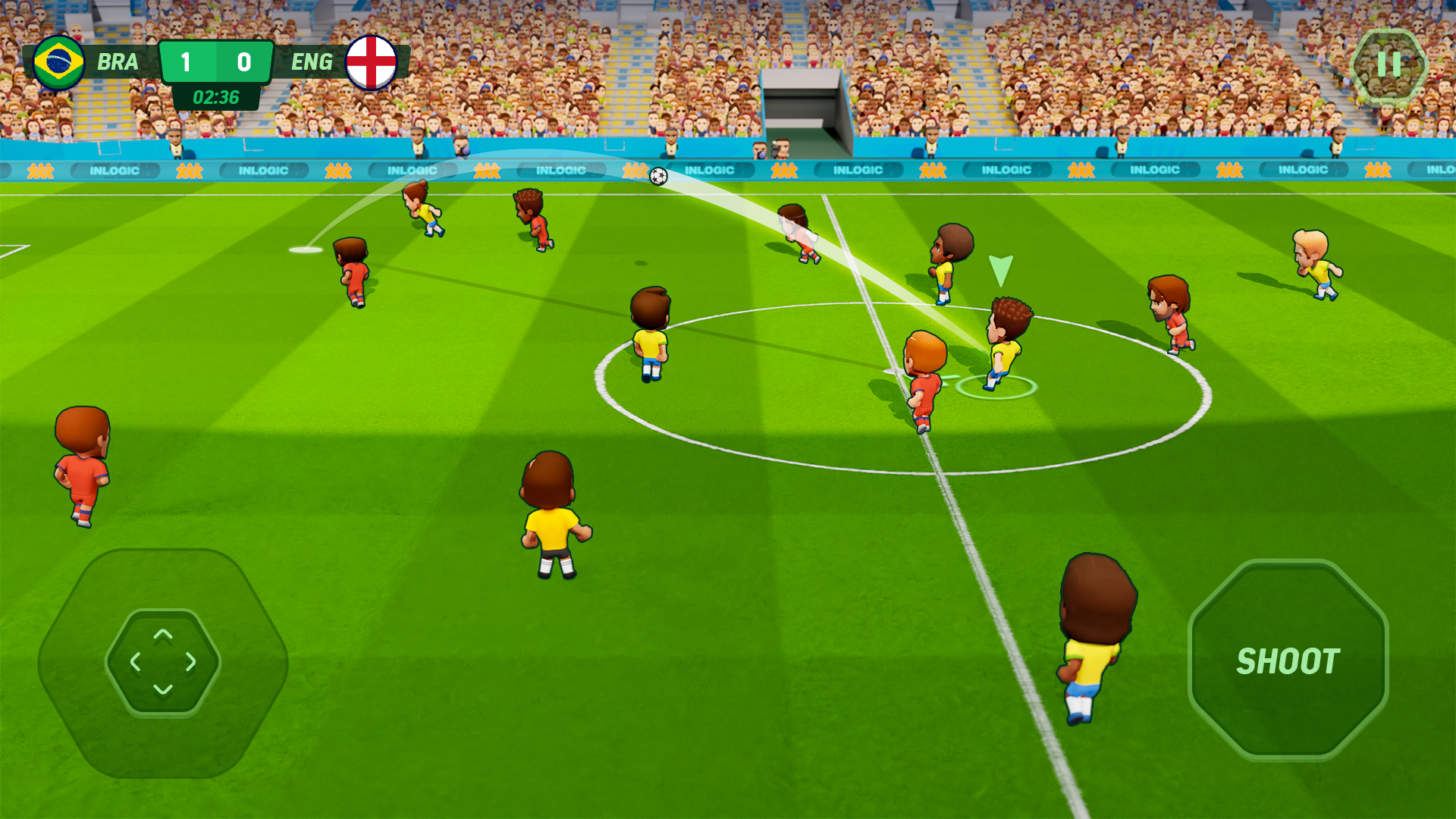Select the BRA team label

pyautogui.click(x=118, y=62)
